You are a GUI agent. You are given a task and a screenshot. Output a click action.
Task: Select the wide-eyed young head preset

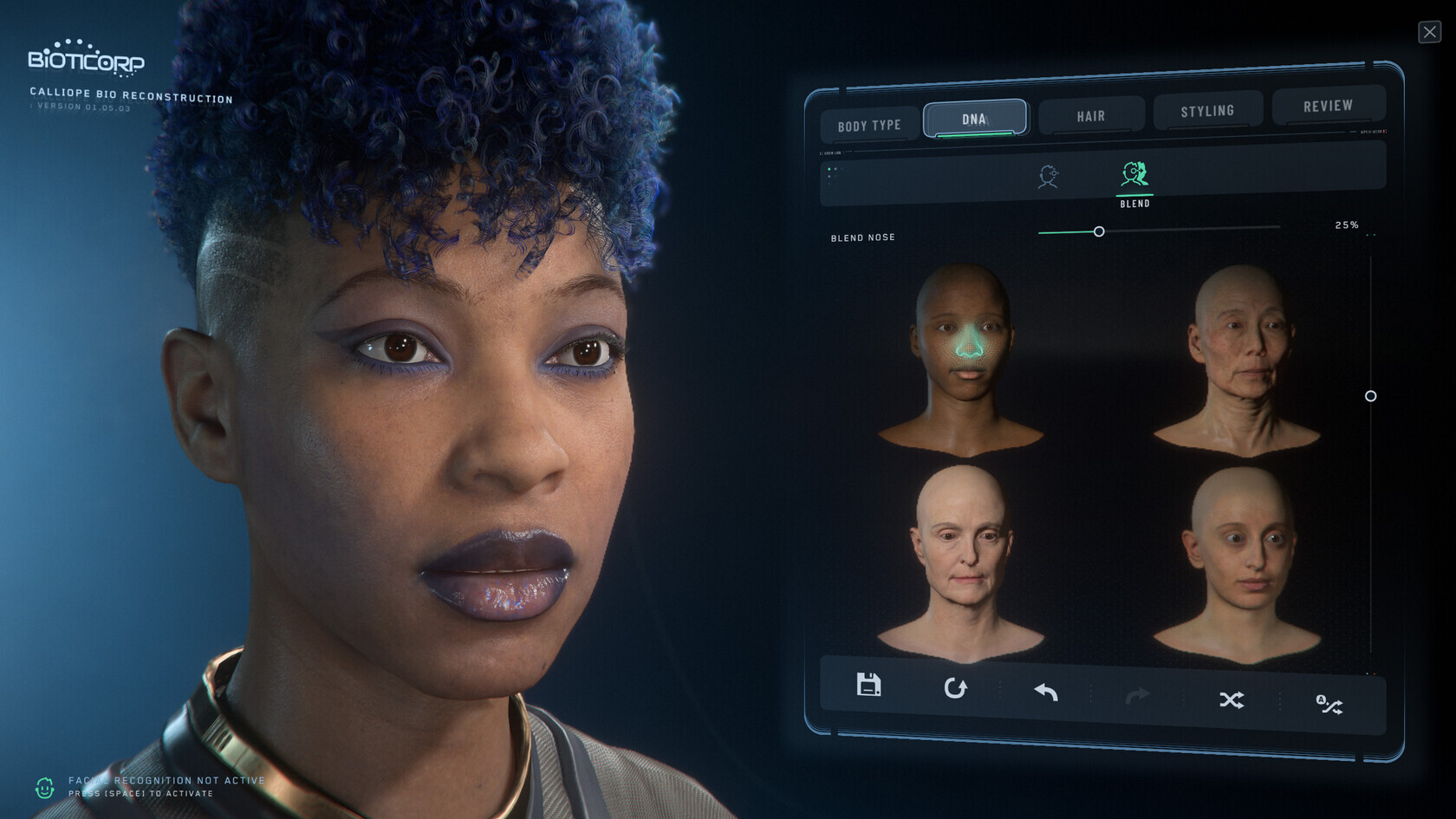coord(1238,563)
